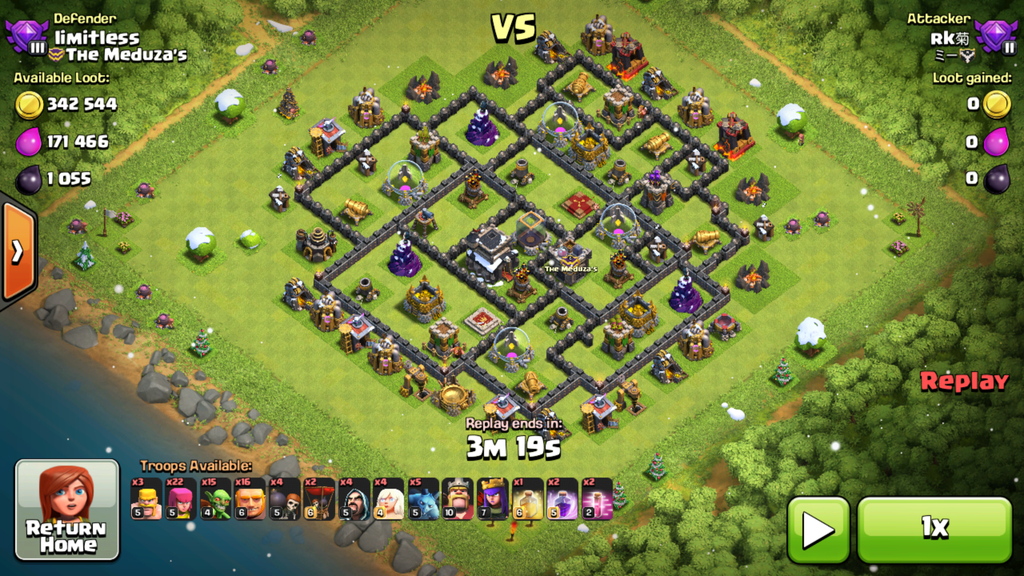Pick the yellow Lightning Spell slot
Image resolution: width=1024 pixels, height=576 pixels.
pos(527,499)
